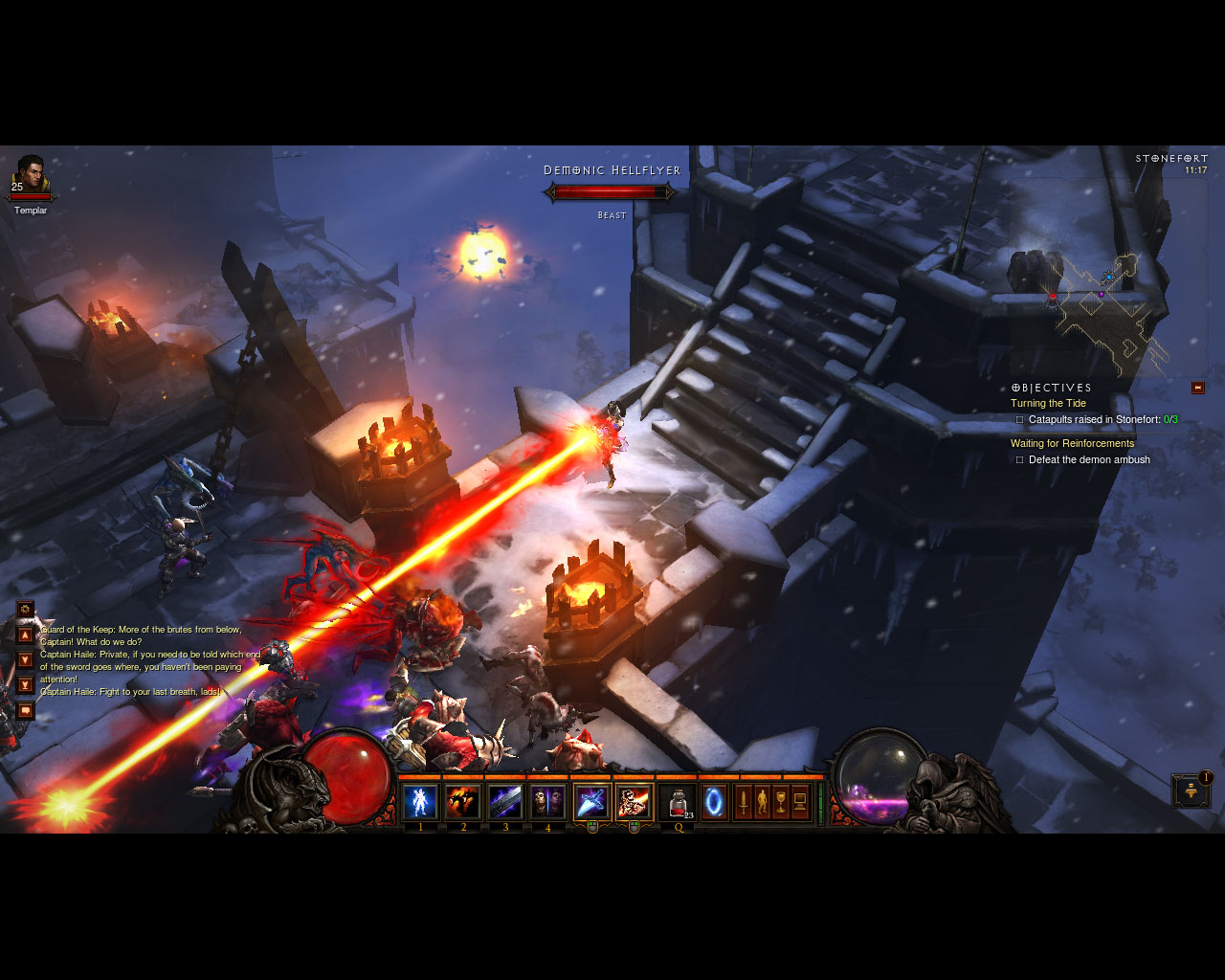The image size is (1225, 980).
Task: Use the fiery beast skill in slot 2
Action: [463, 802]
